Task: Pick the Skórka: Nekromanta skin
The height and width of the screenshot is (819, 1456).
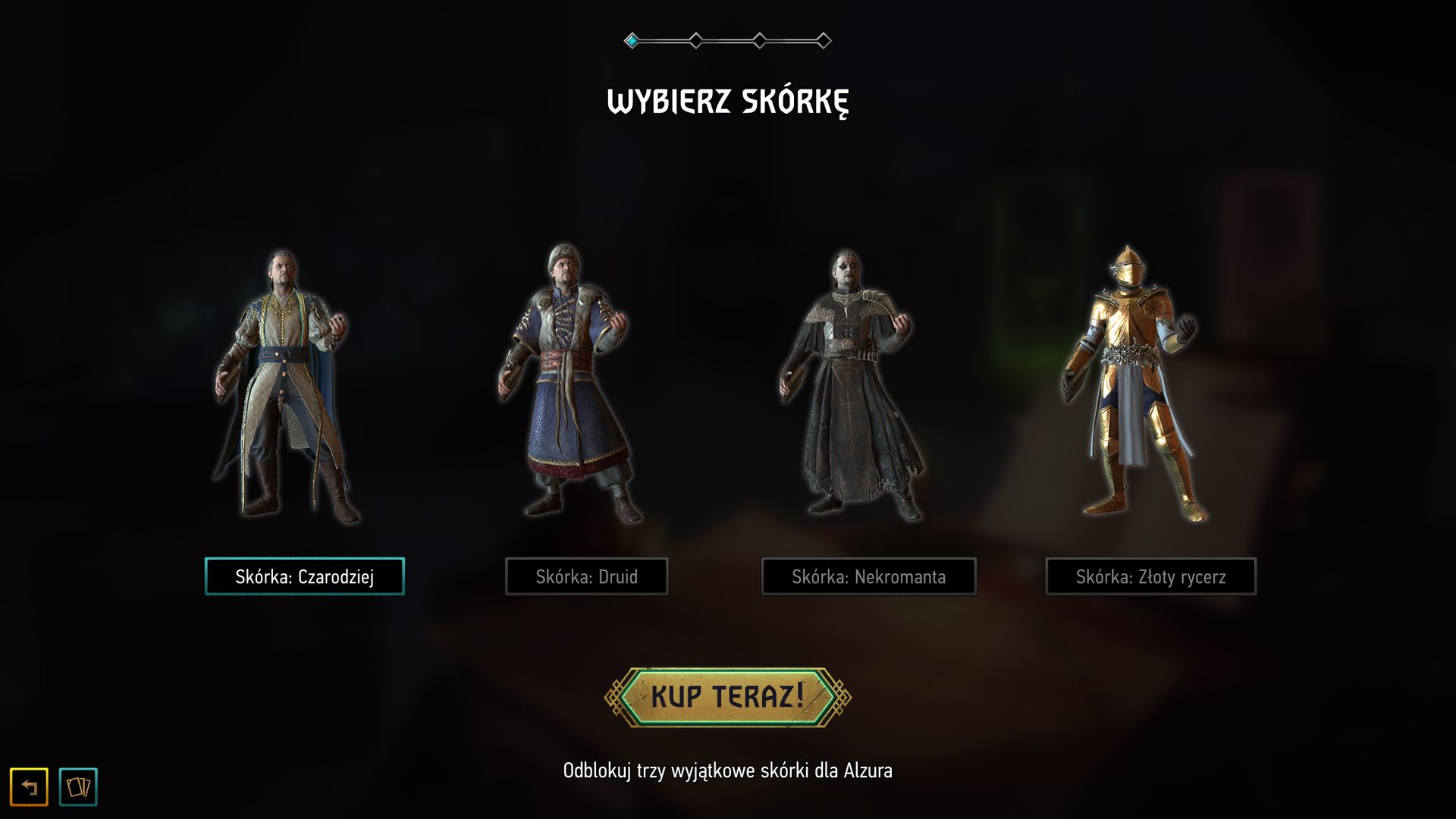Action: click(x=868, y=576)
